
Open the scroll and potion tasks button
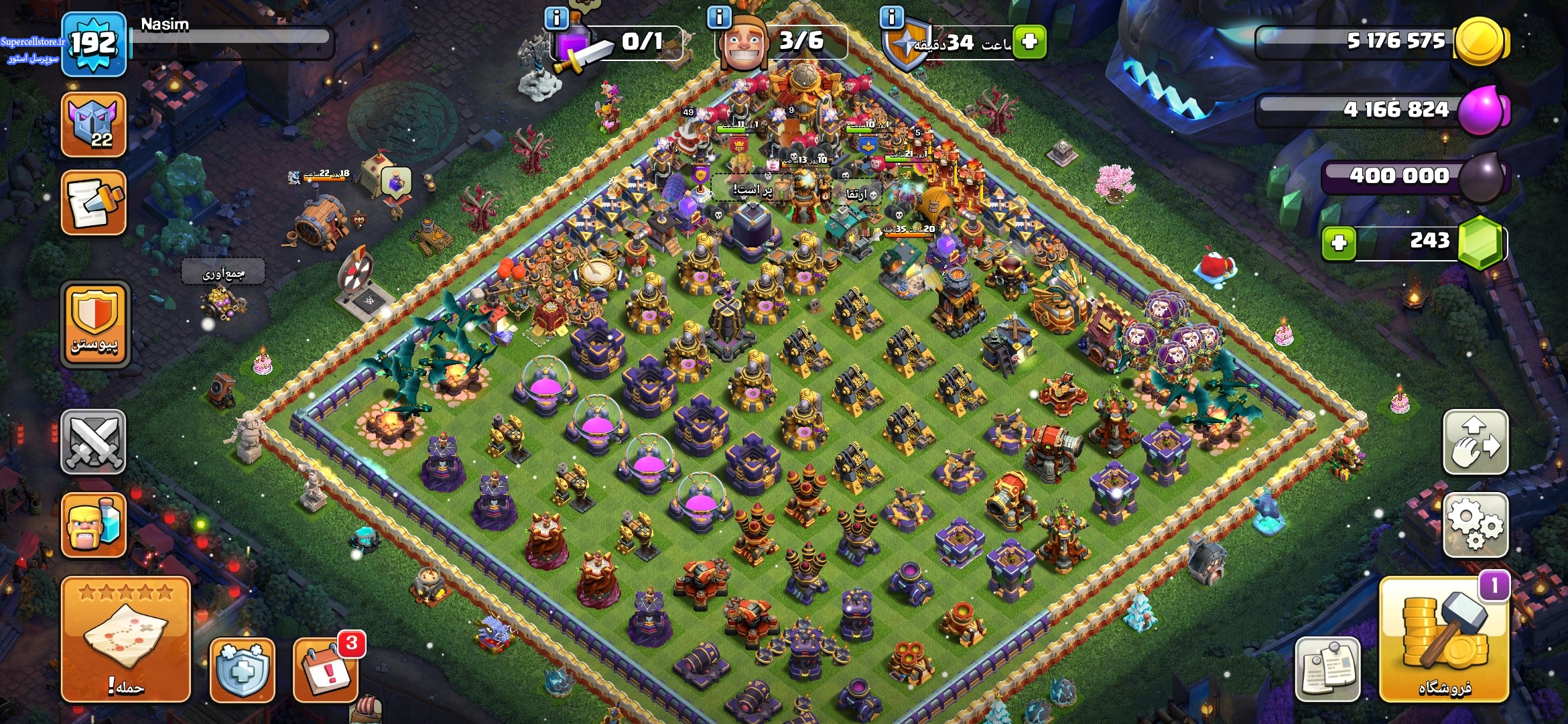click(94, 202)
